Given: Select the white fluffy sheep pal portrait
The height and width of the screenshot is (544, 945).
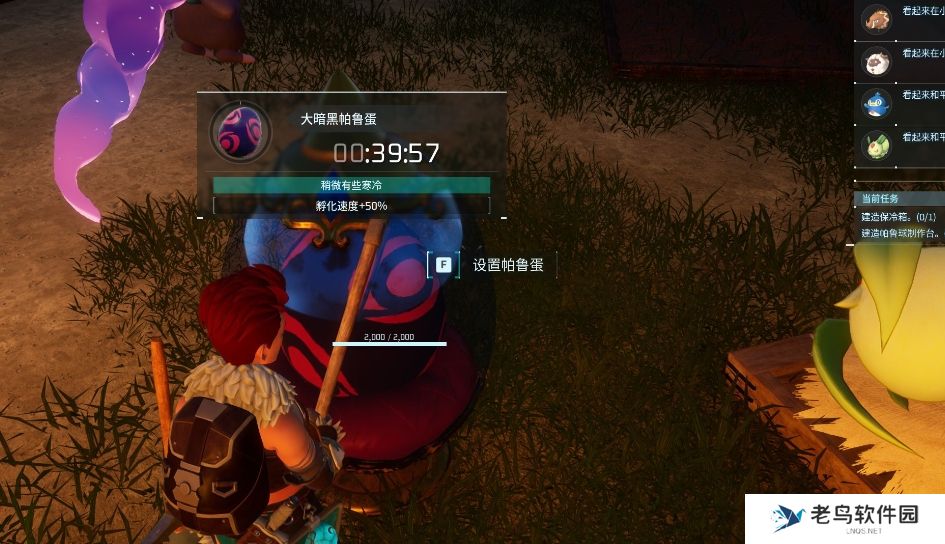Looking at the screenshot, I should (x=876, y=60).
